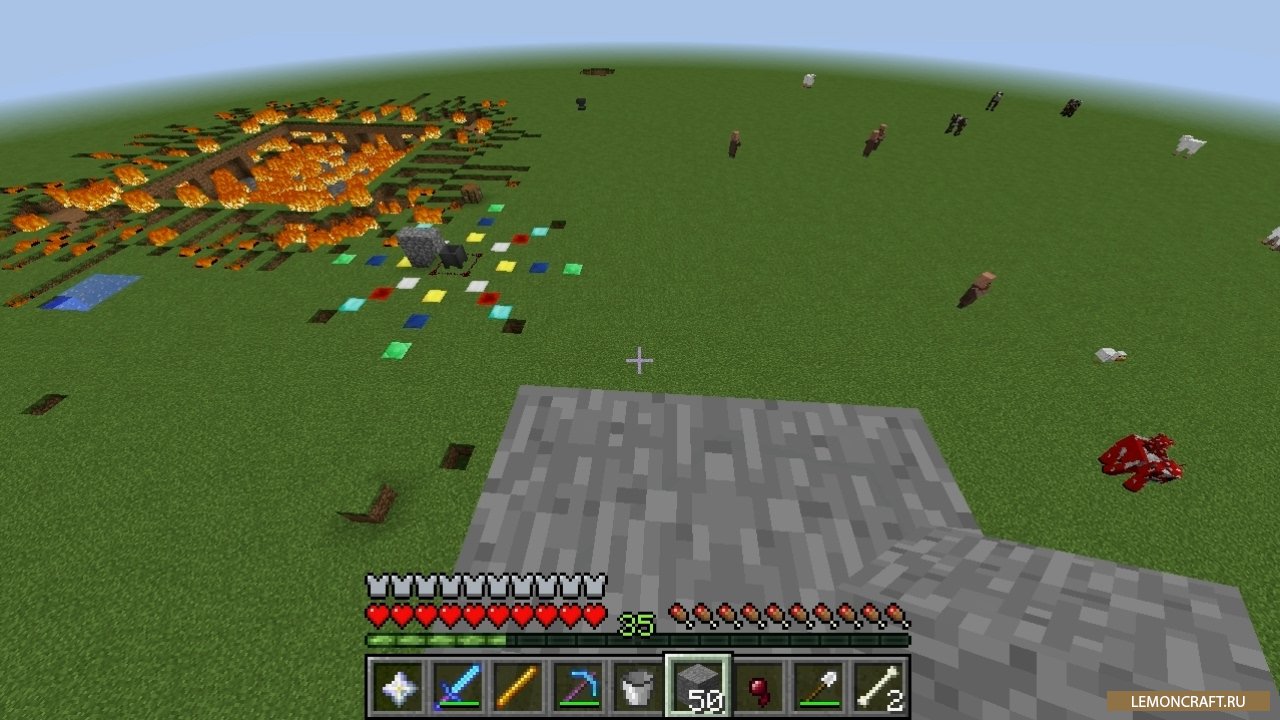This screenshot has height=720, width=1280.
Task: Select the stone block stack of 50
Action: [698, 686]
